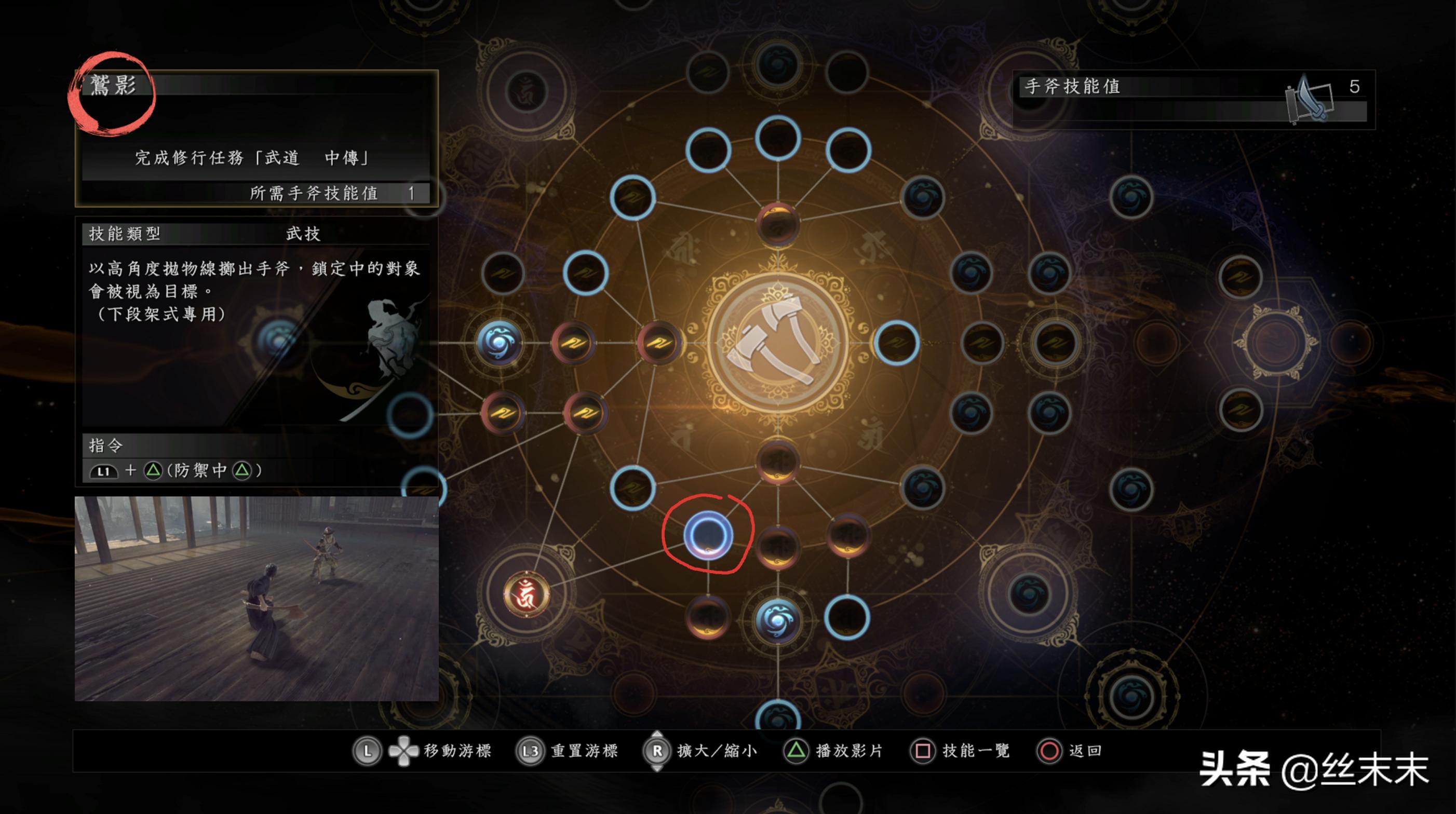The image size is (1456, 814).
Task: Choose the glowing red kanji skill node
Action: pos(526,594)
